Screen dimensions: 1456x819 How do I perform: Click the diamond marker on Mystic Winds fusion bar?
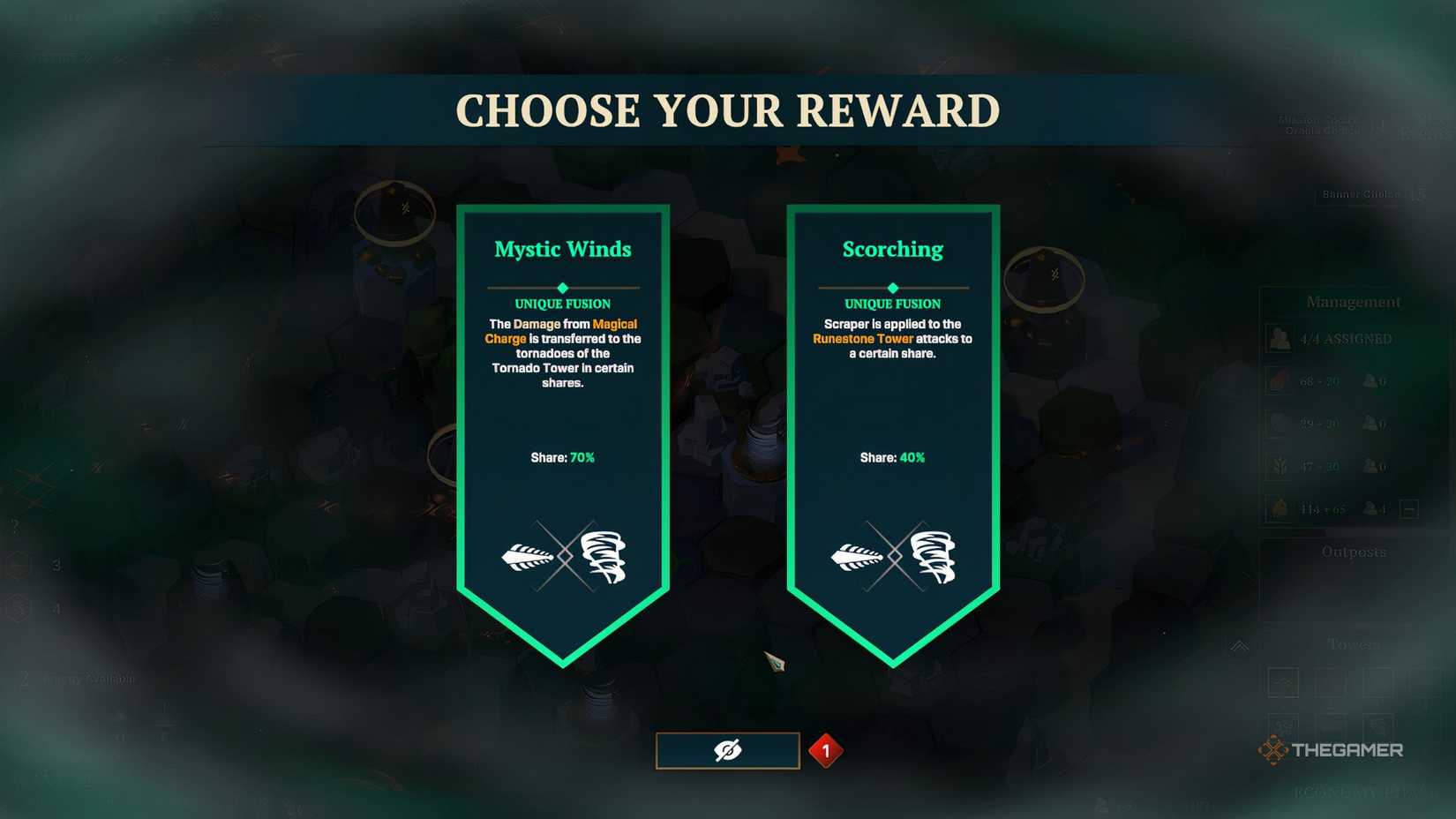point(562,287)
